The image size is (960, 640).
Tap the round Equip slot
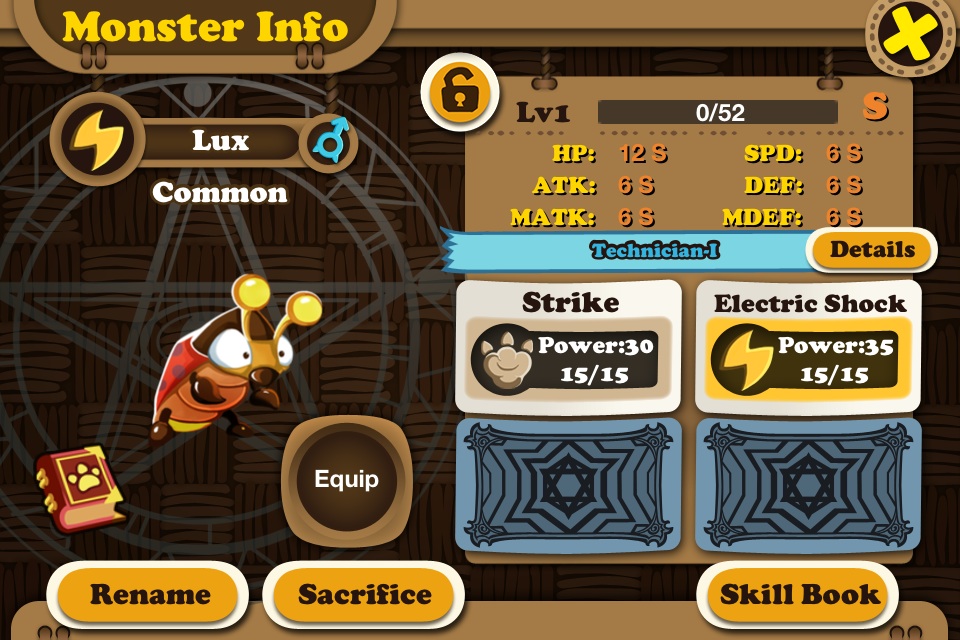click(x=346, y=479)
